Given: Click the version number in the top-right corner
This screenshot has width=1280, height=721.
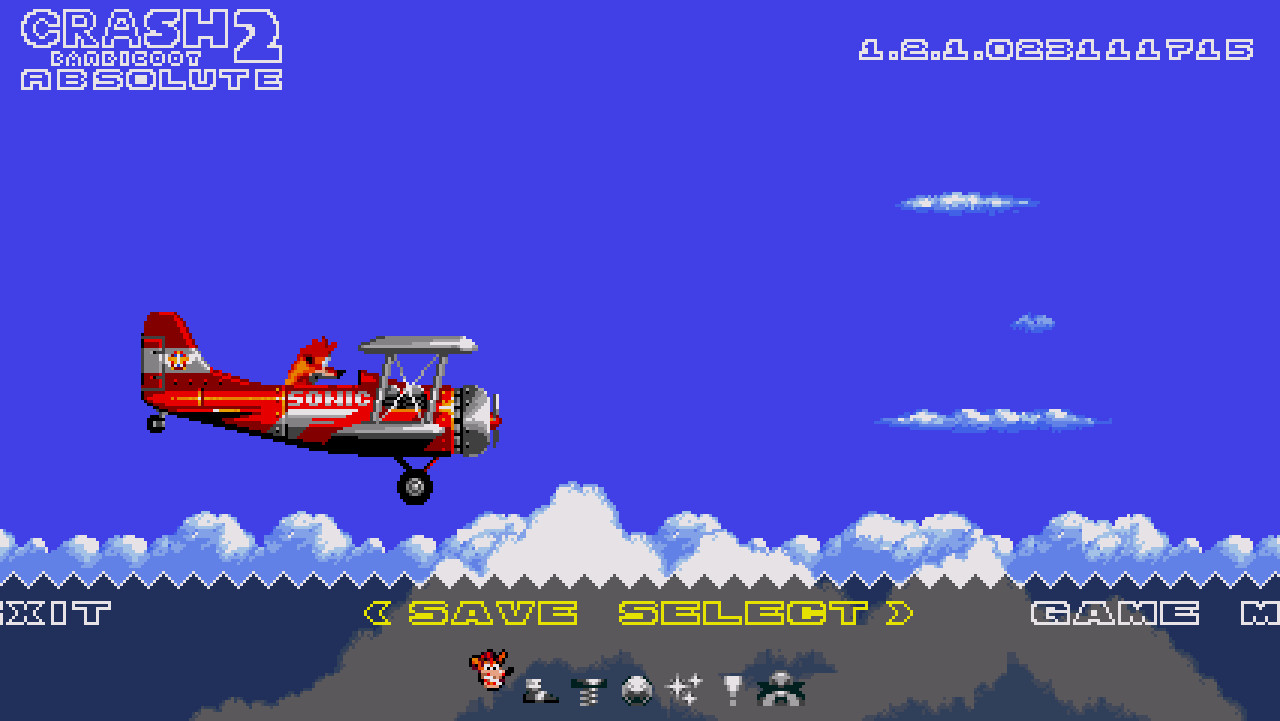Looking at the screenshot, I should coord(1055,47).
